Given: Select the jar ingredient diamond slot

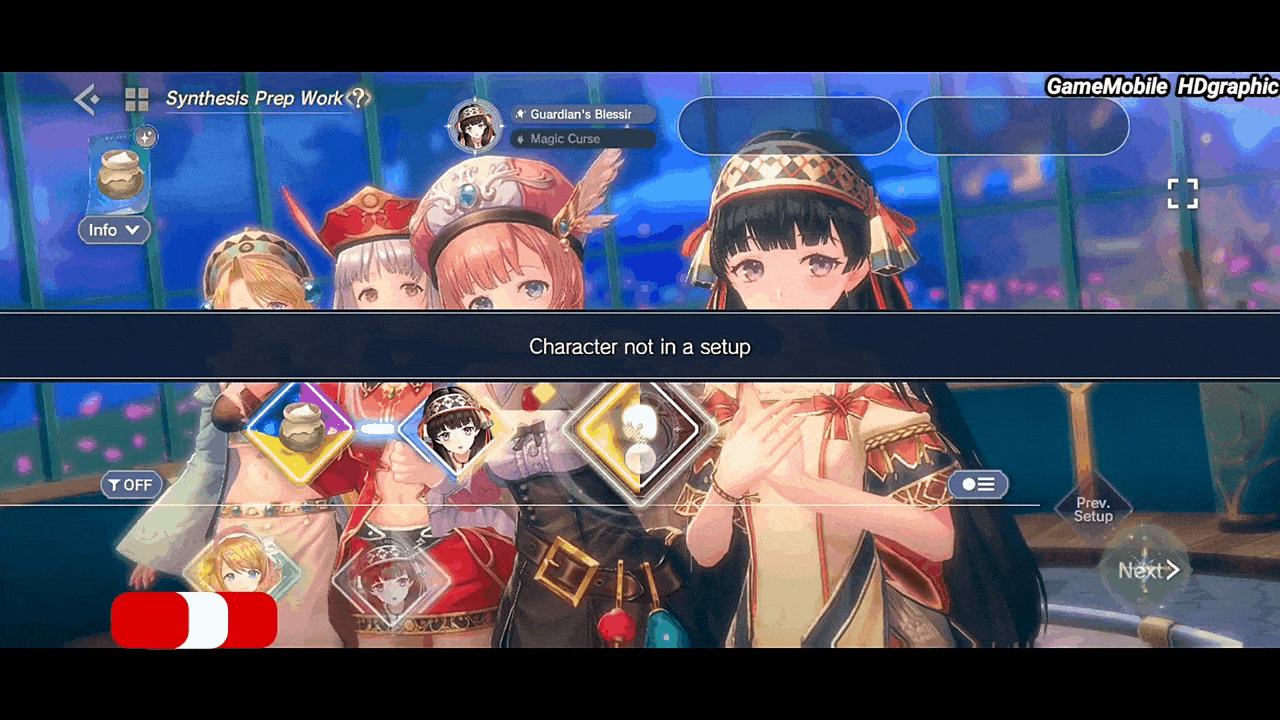Looking at the screenshot, I should pos(298,428).
